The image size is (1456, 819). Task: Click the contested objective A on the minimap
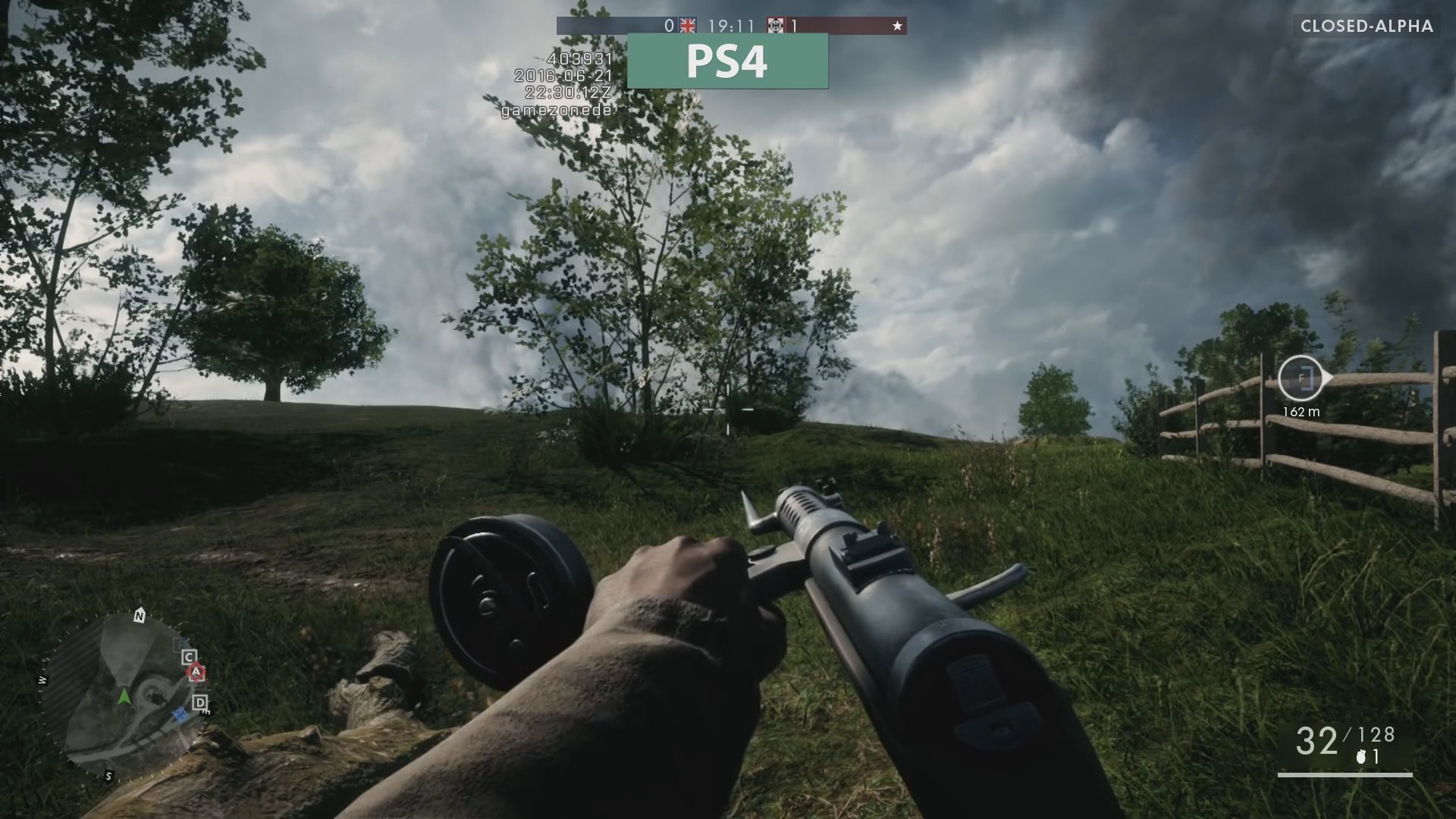coord(196,672)
